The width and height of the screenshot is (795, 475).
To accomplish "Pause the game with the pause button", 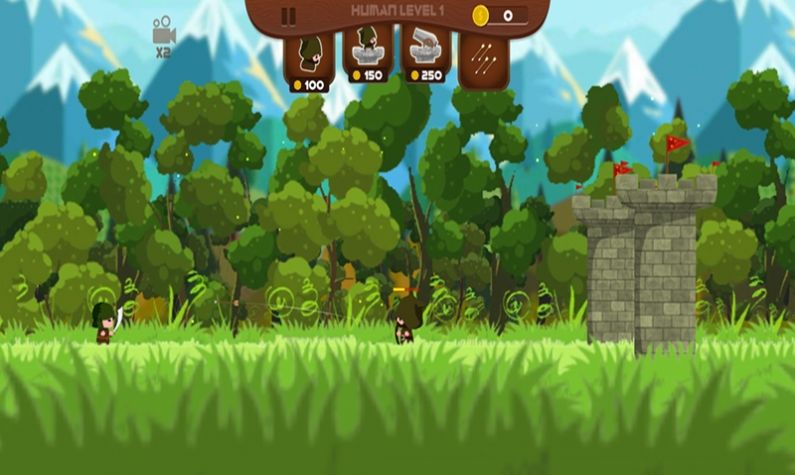I will (289, 16).
